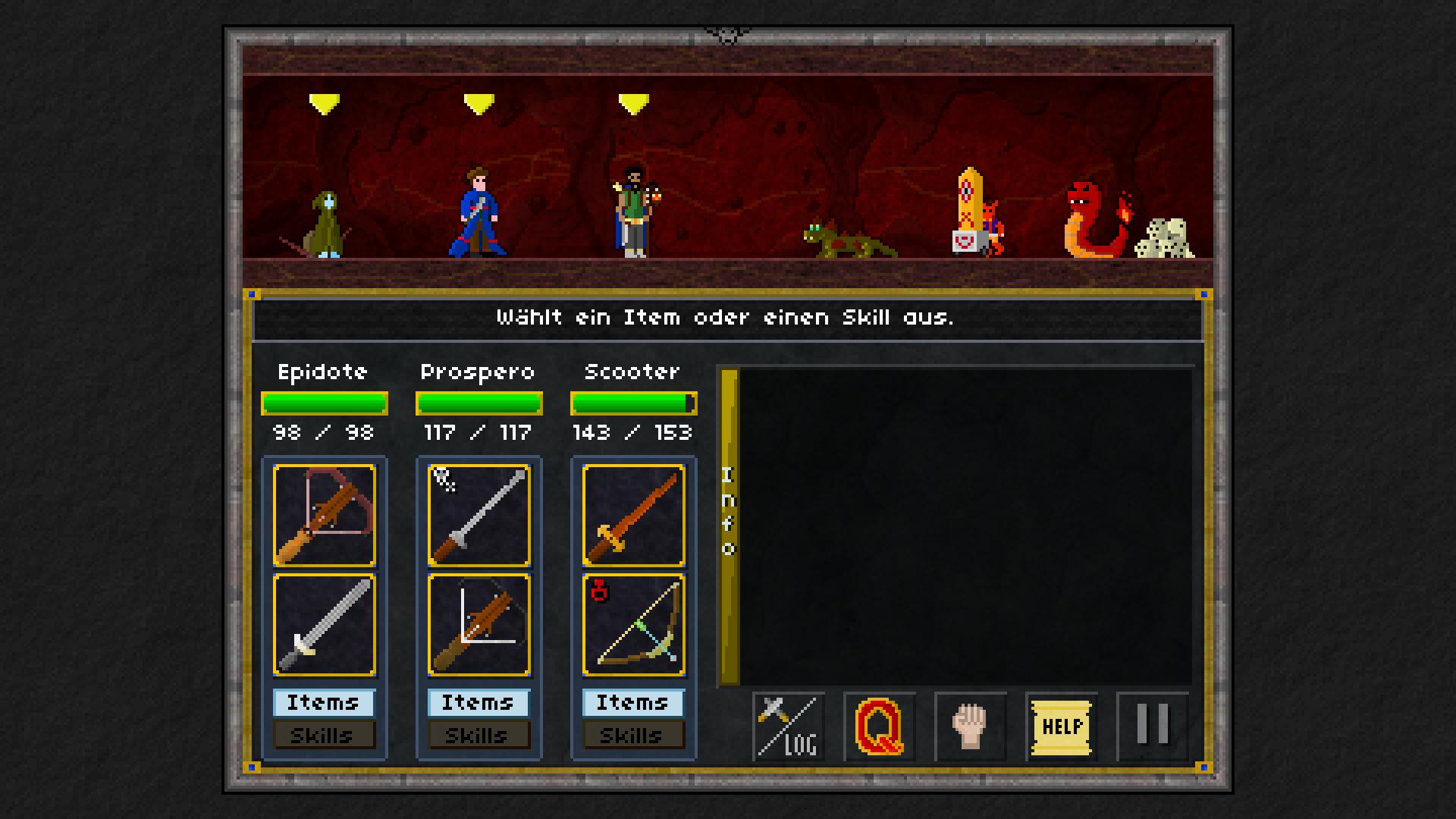Select Epidote's crossbow weapon slot
This screenshot has height=819, width=1456.
coord(325,516)
